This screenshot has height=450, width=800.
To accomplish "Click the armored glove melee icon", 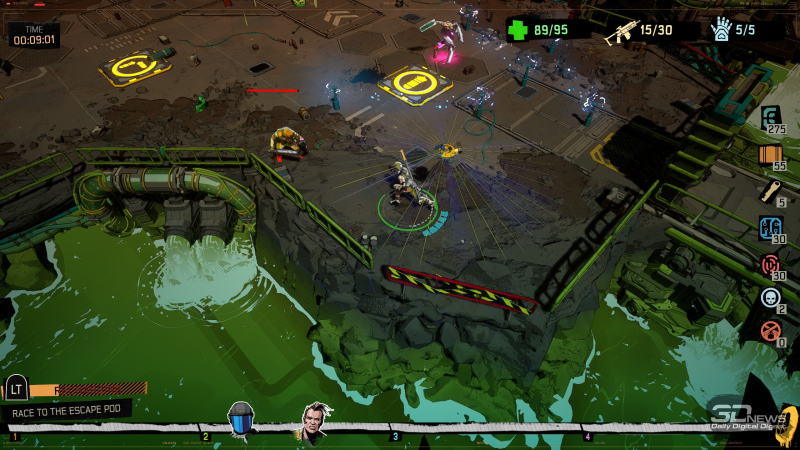I will [x=720, y=30].
